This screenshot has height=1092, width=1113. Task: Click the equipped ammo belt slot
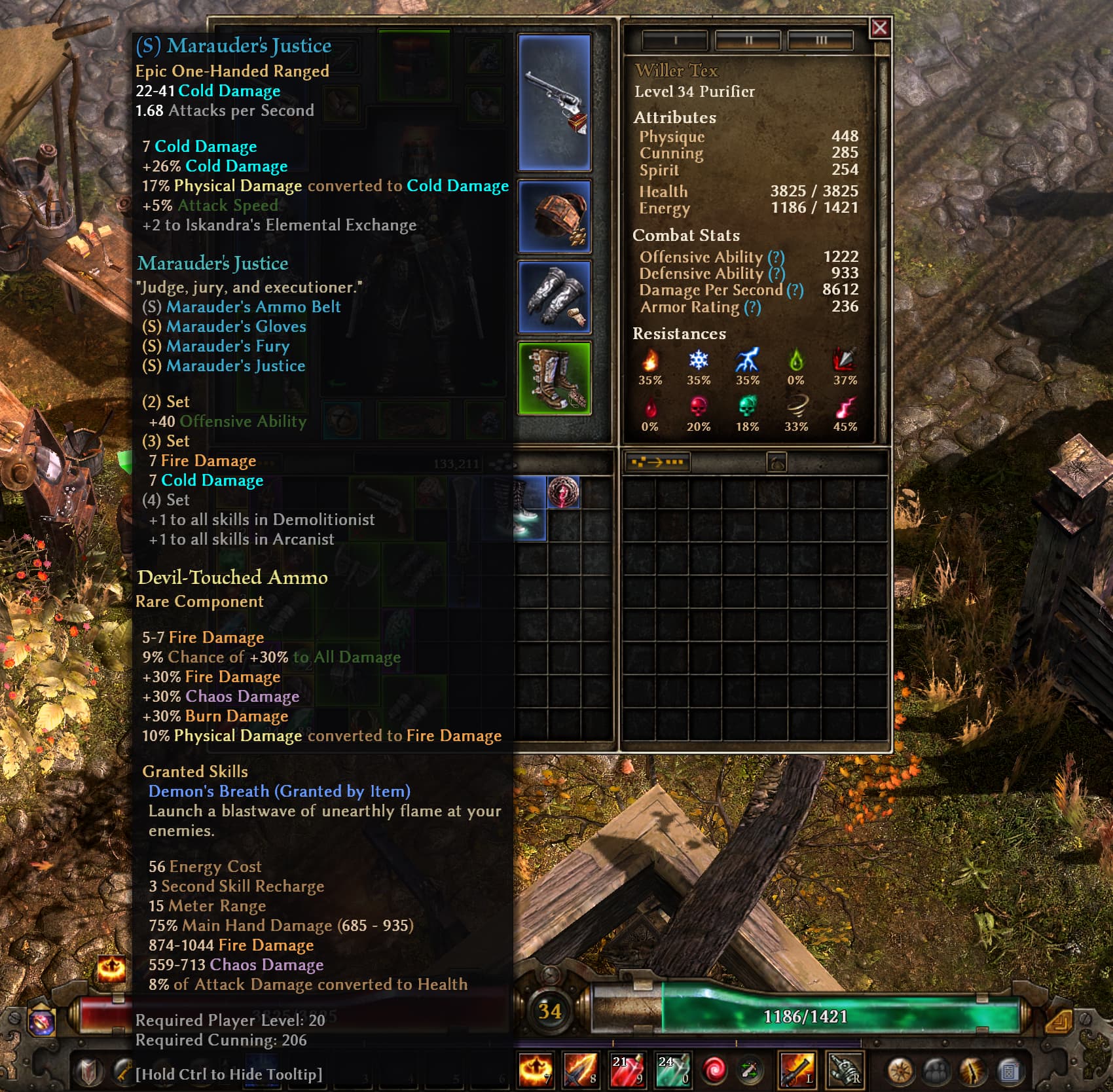[555, 216]
